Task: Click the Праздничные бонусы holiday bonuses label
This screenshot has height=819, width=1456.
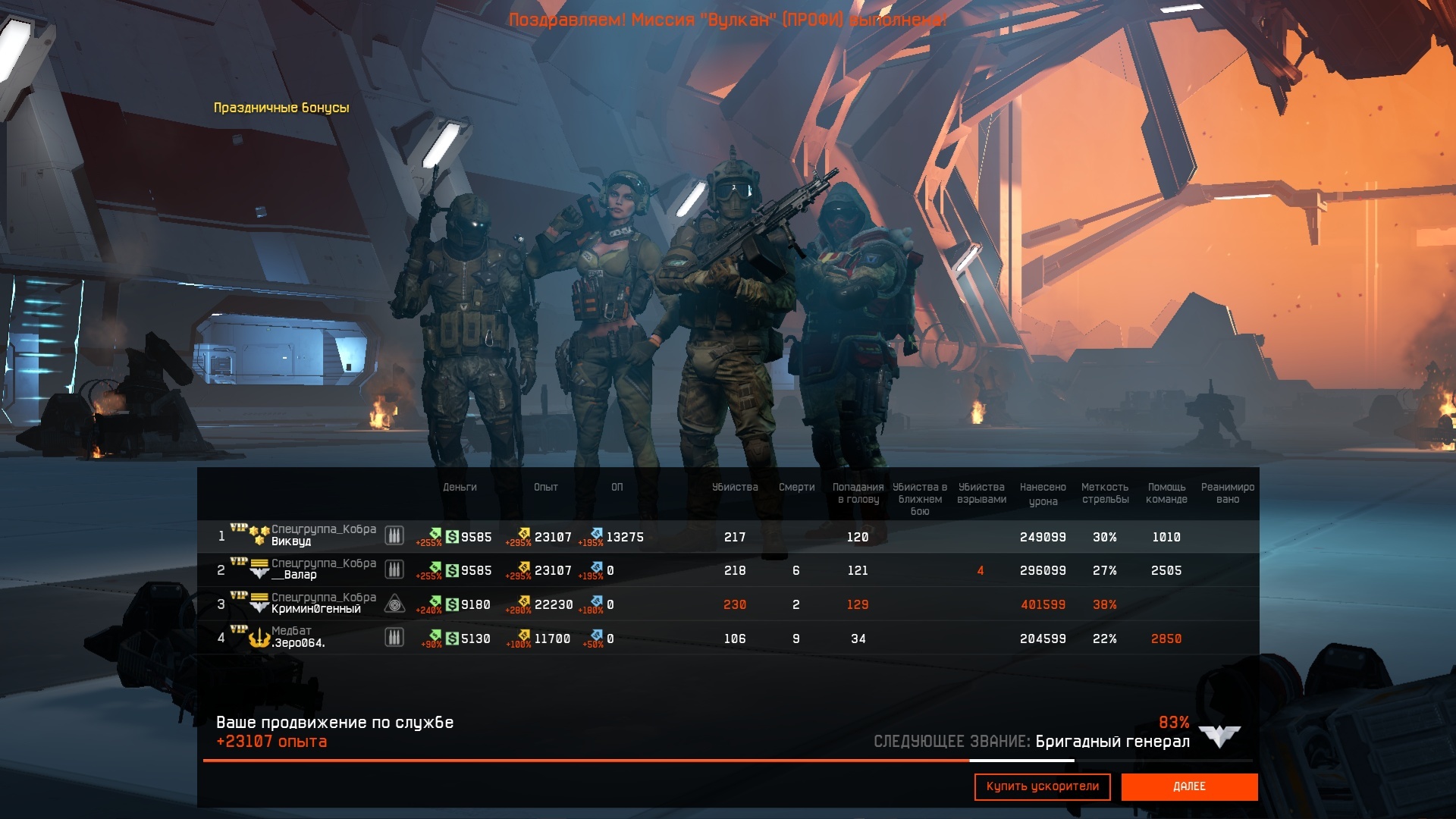Action: 281,108
